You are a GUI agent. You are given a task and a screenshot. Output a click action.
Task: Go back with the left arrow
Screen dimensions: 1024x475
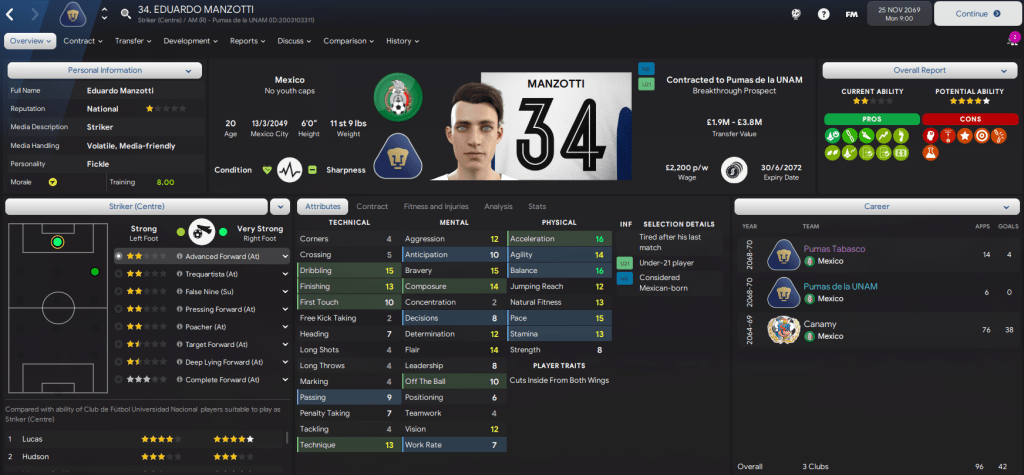click(13, 14)
